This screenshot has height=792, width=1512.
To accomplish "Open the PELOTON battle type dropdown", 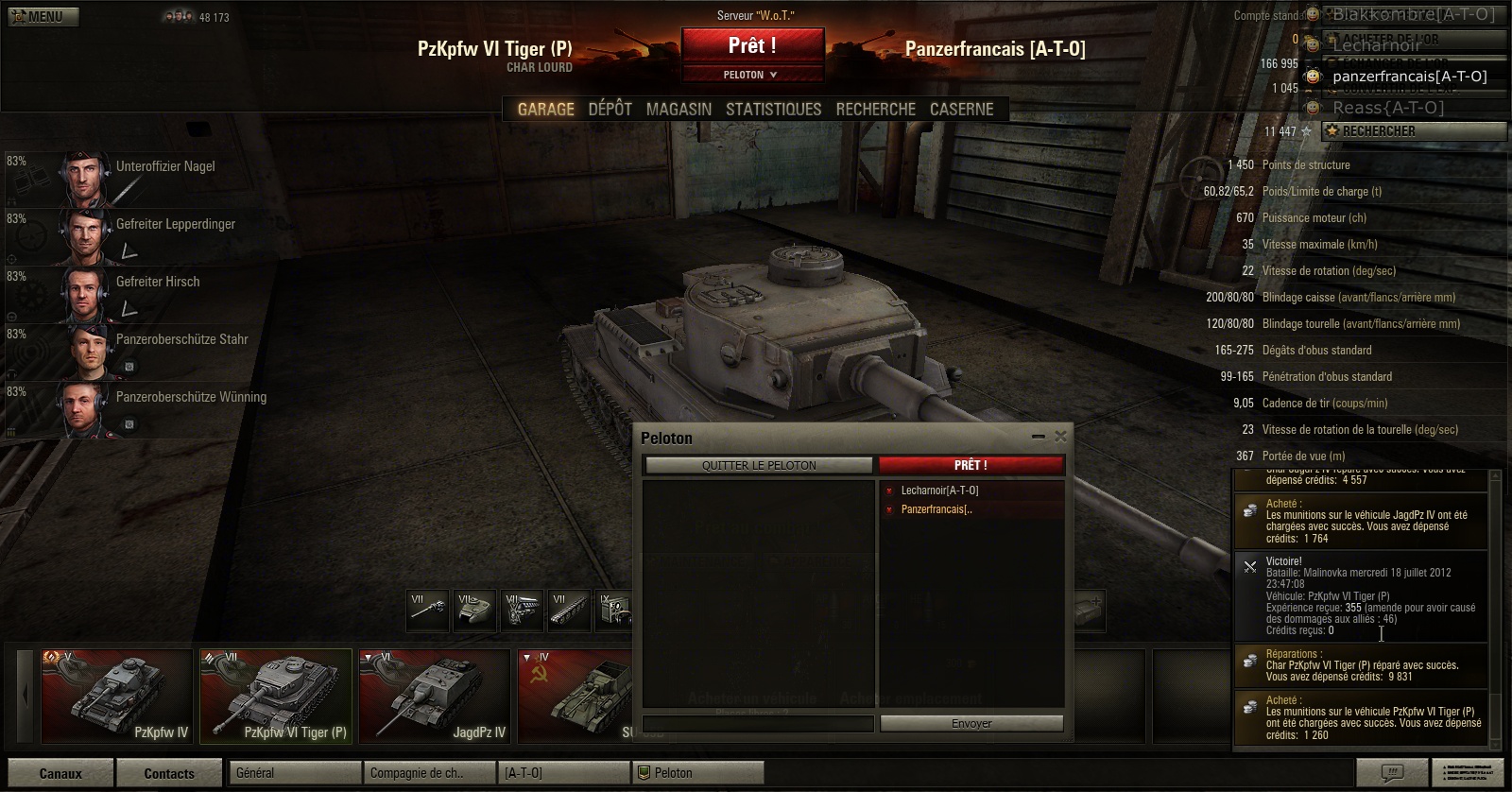I will (x=752, y=75).
